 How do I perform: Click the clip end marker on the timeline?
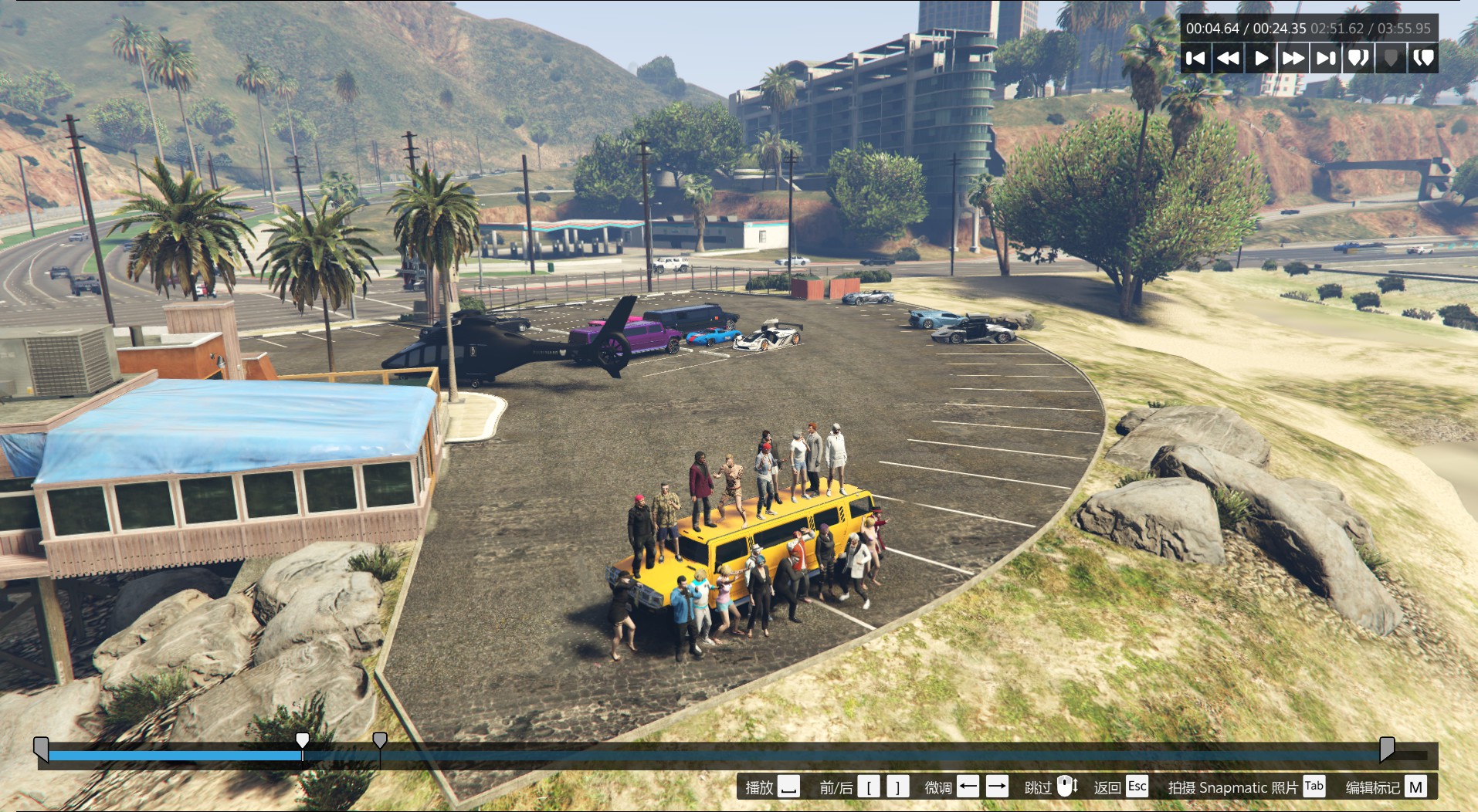pos(1387,748)
